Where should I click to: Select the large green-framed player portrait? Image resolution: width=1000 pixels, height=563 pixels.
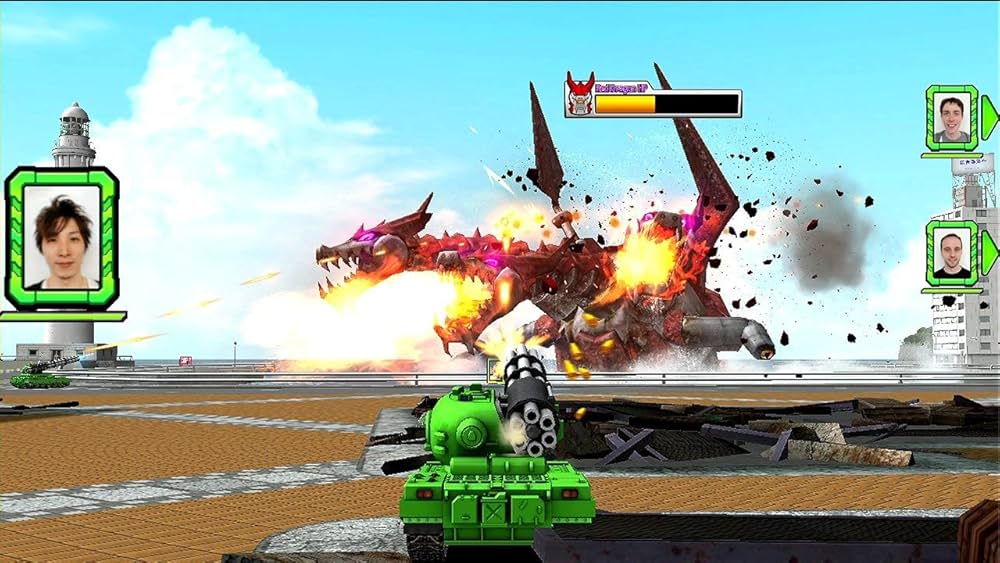[62, 238]
